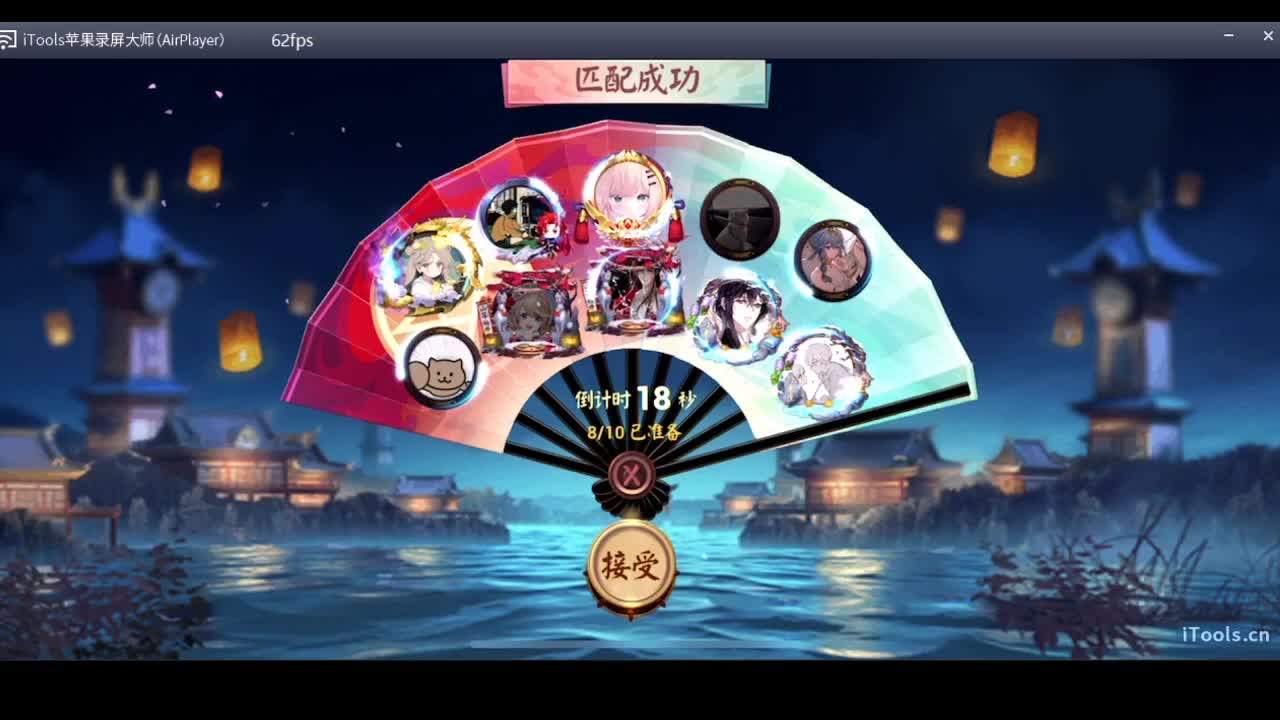The width and height of the screenshot is (1280, 720).
Task: Minimize the AirPlayer window
Action: click(1228, 36)
